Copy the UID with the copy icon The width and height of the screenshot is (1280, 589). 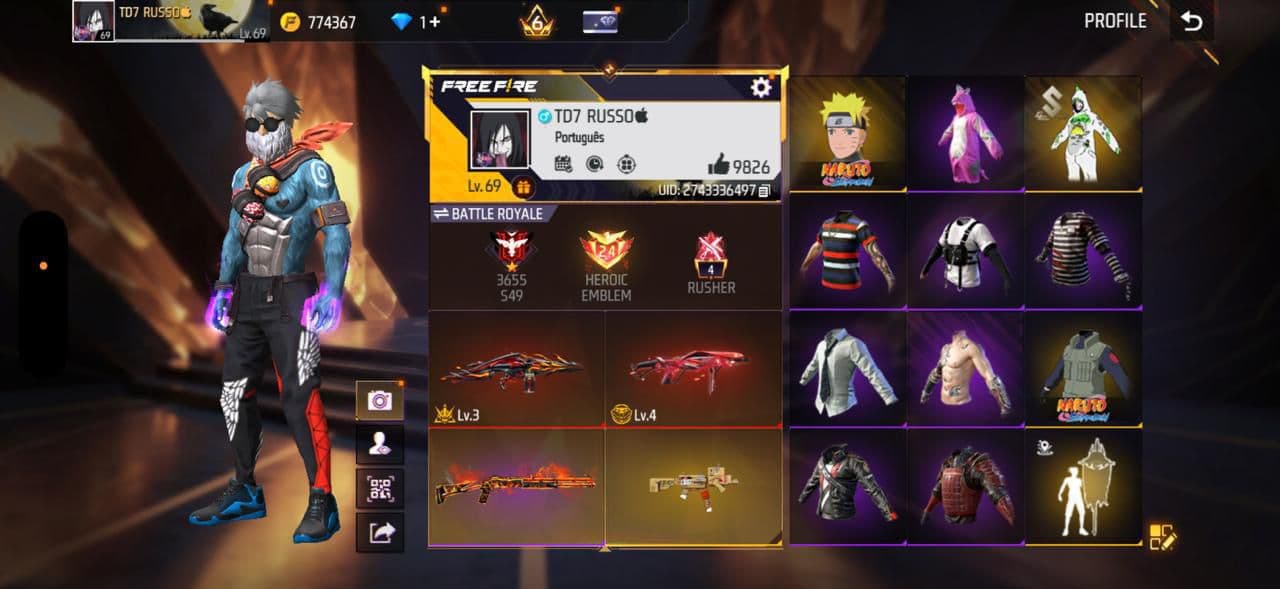[765, 190]
